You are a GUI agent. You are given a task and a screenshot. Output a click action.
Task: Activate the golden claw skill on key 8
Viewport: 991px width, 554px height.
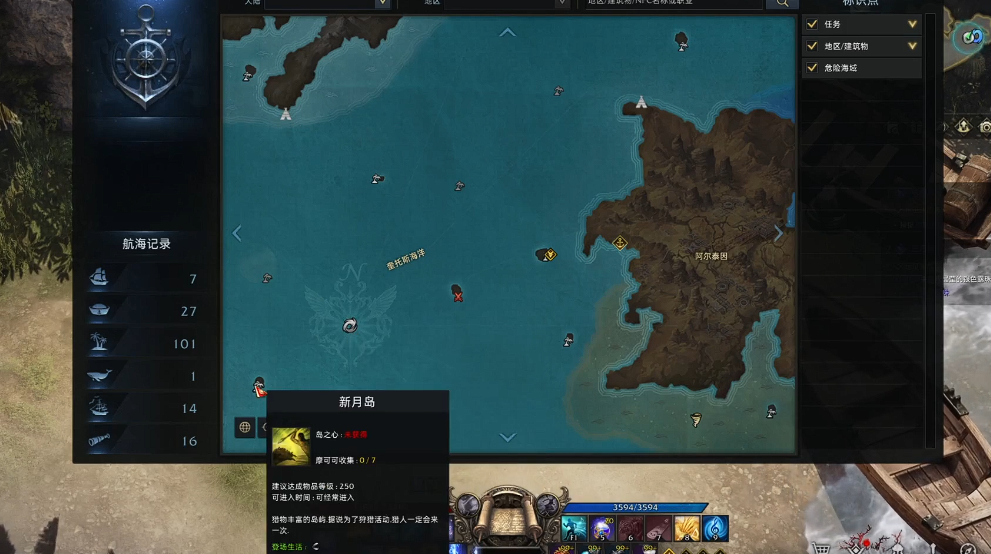coord(687,528)
